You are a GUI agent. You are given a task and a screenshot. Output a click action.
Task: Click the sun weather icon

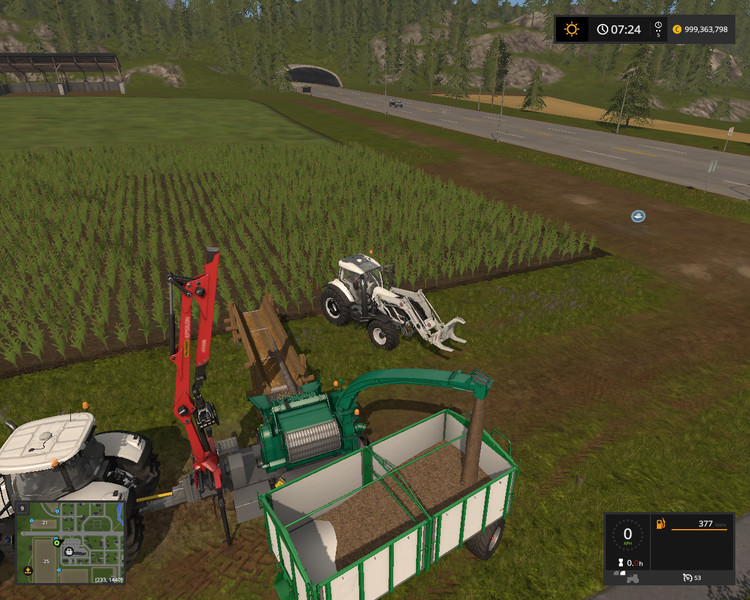tap(571, 29)
